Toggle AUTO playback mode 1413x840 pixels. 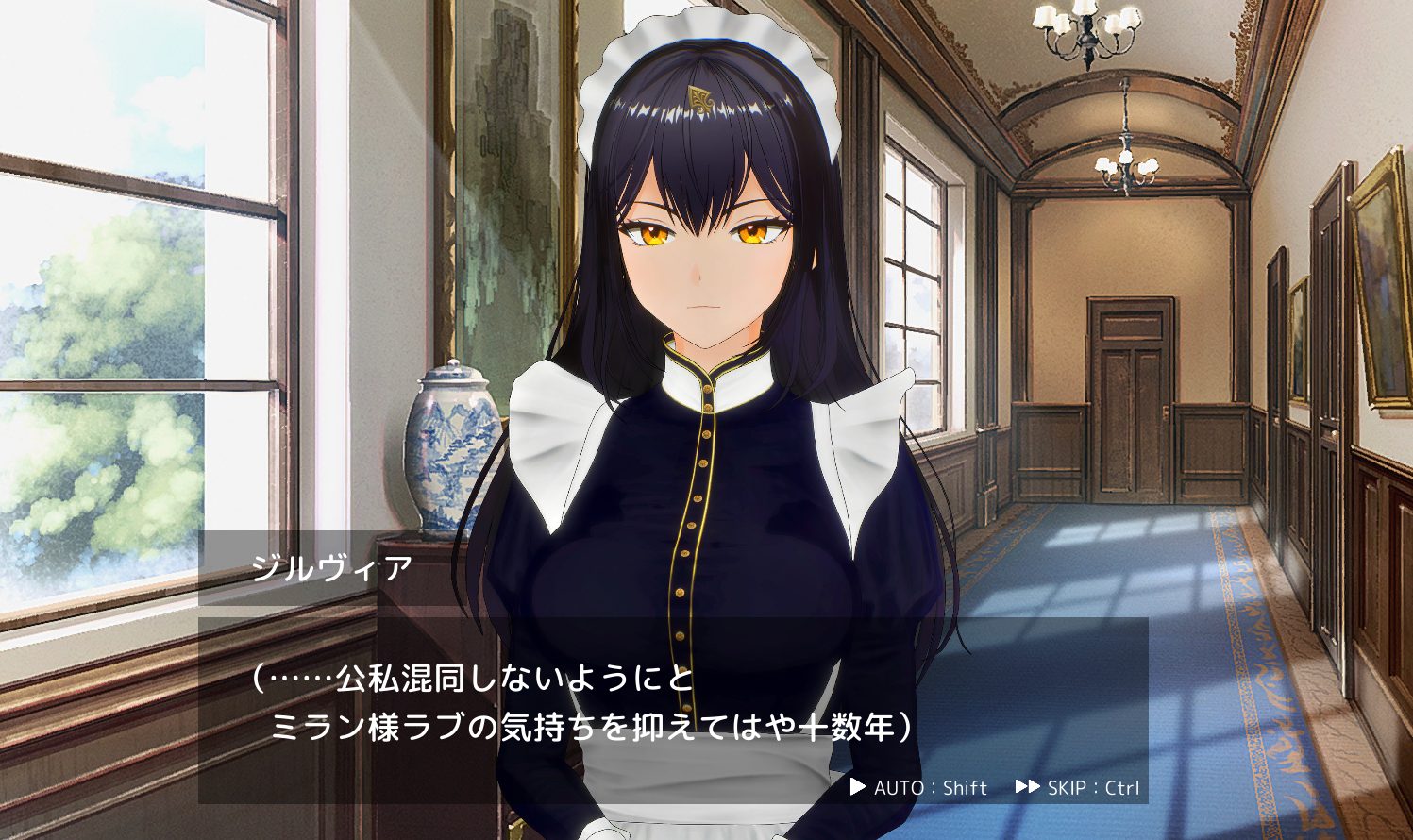click(917, 788)
